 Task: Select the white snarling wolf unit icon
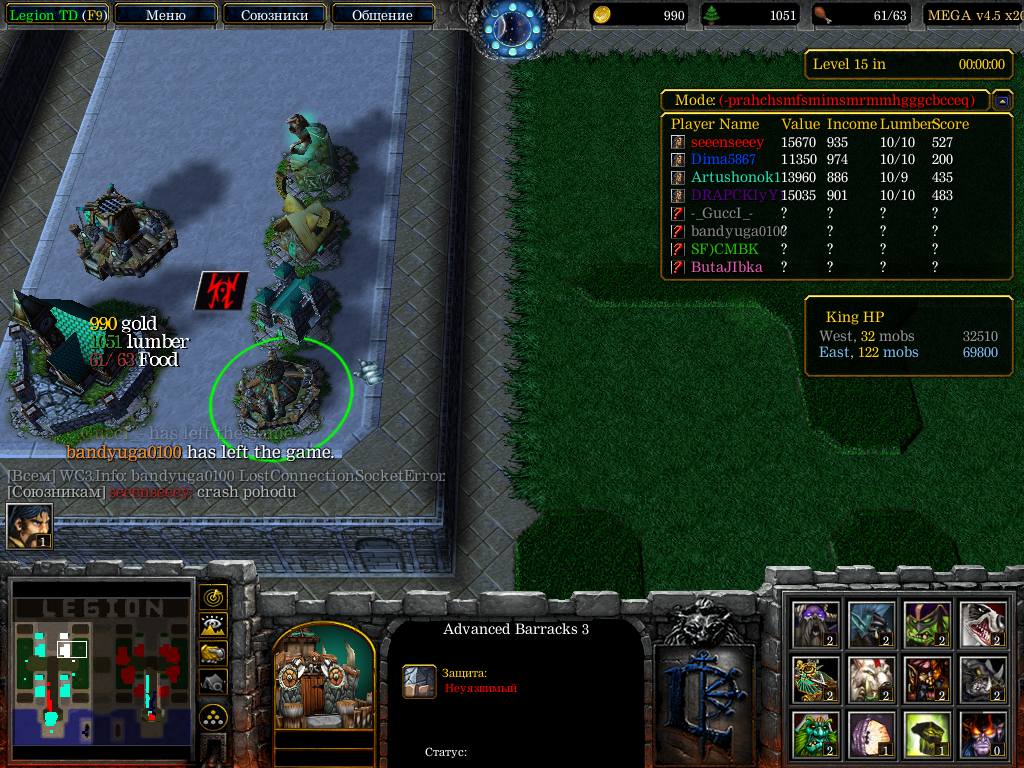[982, 624]
